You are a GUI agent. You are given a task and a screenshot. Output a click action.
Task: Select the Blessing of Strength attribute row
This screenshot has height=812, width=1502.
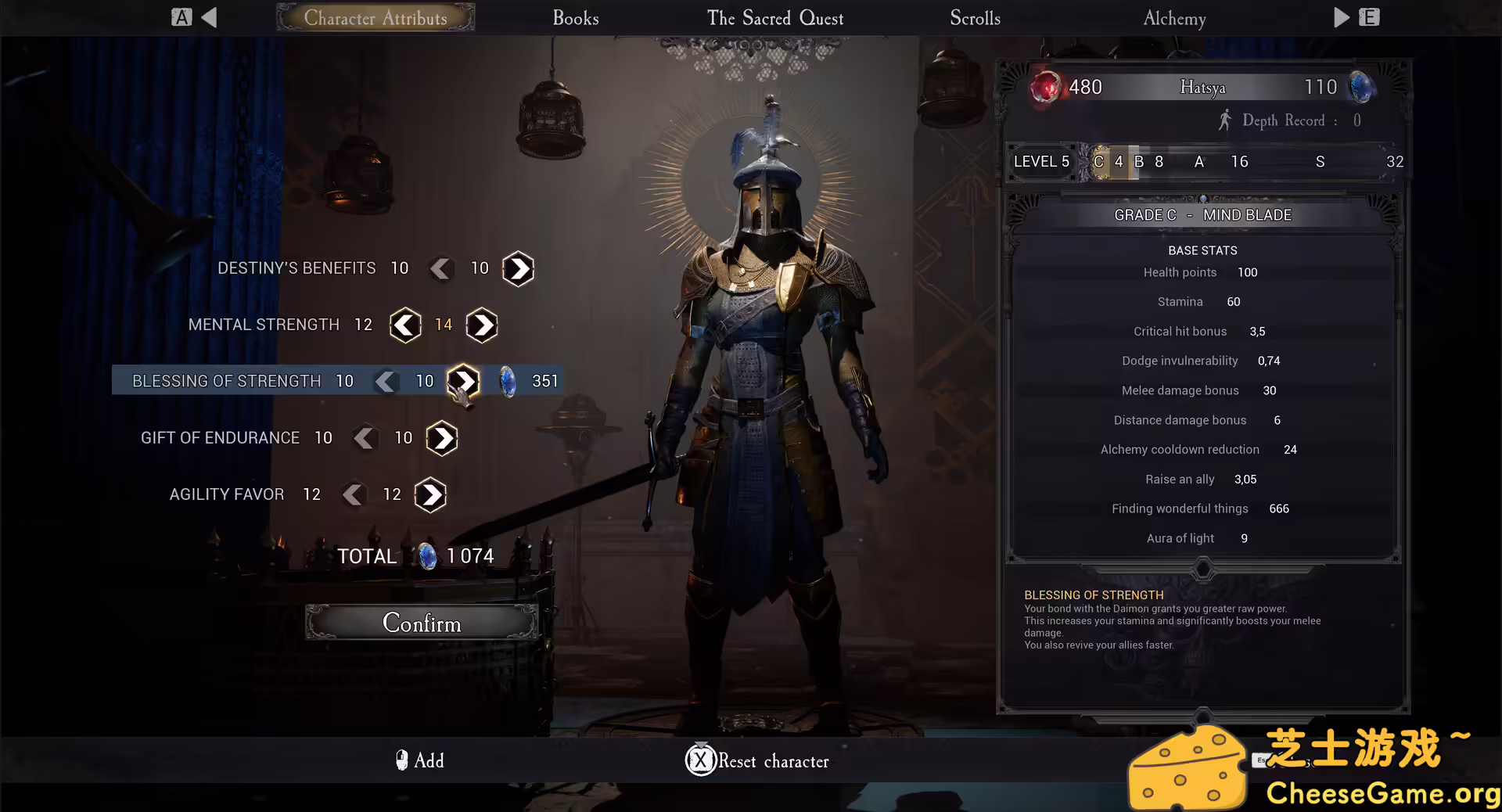[x=227, y=381]
